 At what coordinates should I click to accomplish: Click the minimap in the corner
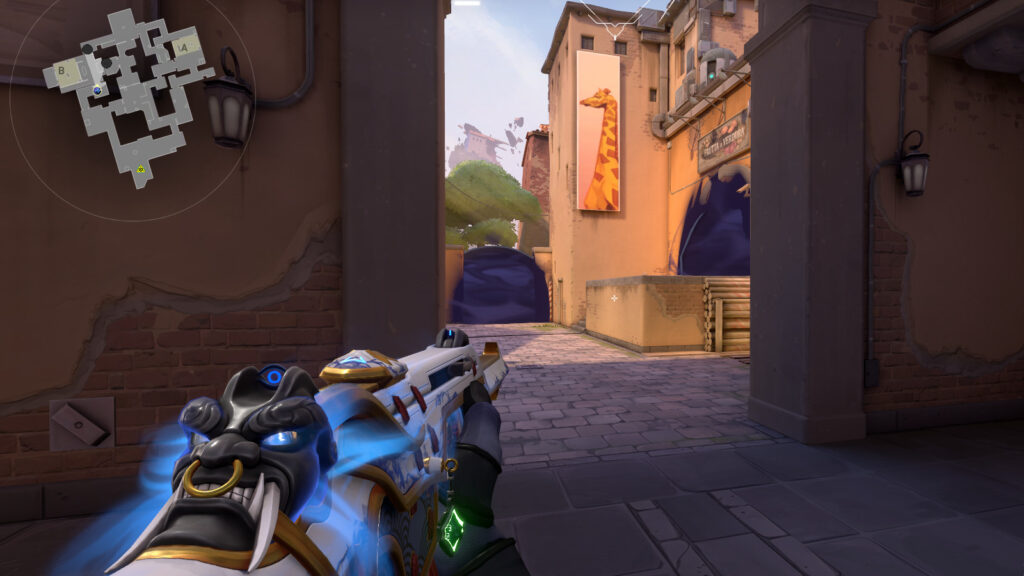point(128,95)
